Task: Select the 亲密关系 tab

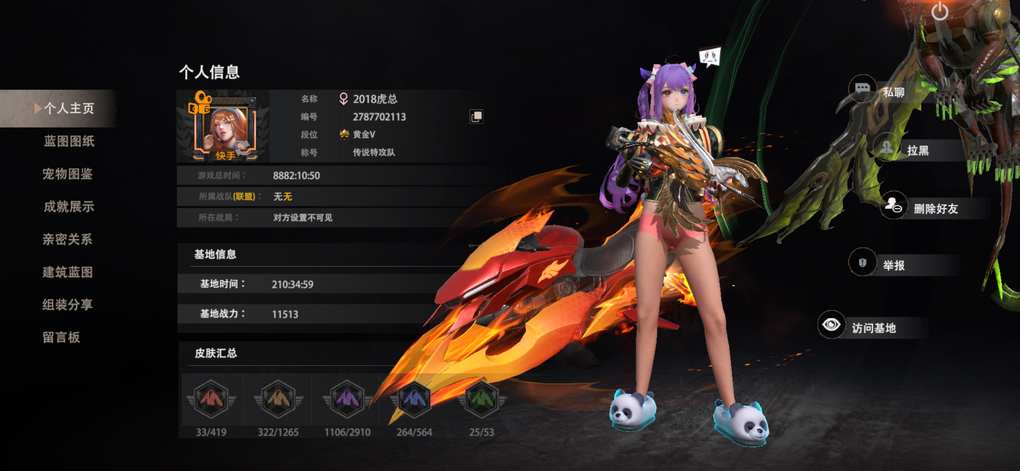Action: [68, 240]
